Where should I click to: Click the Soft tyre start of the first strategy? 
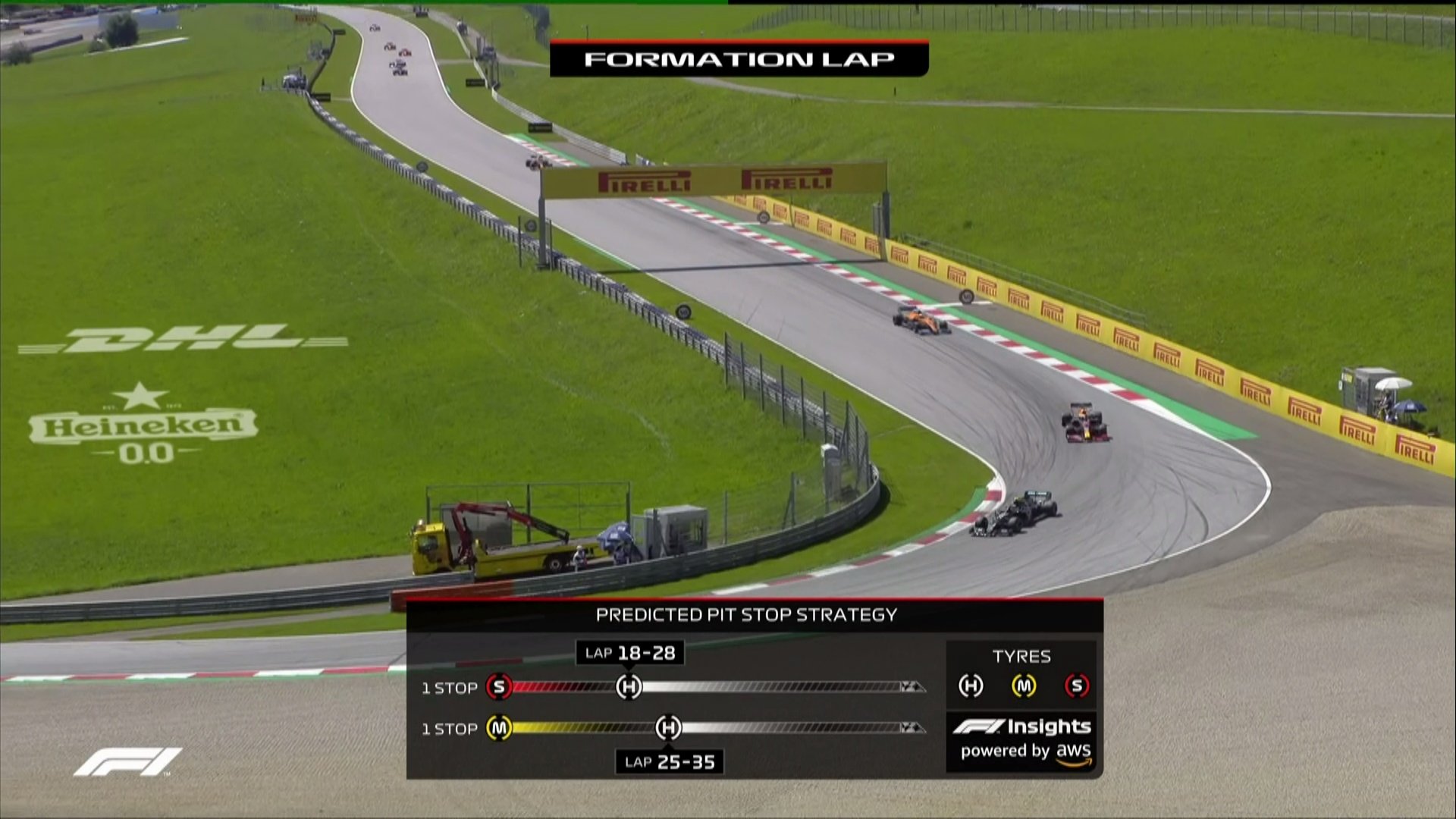[499, 687]
